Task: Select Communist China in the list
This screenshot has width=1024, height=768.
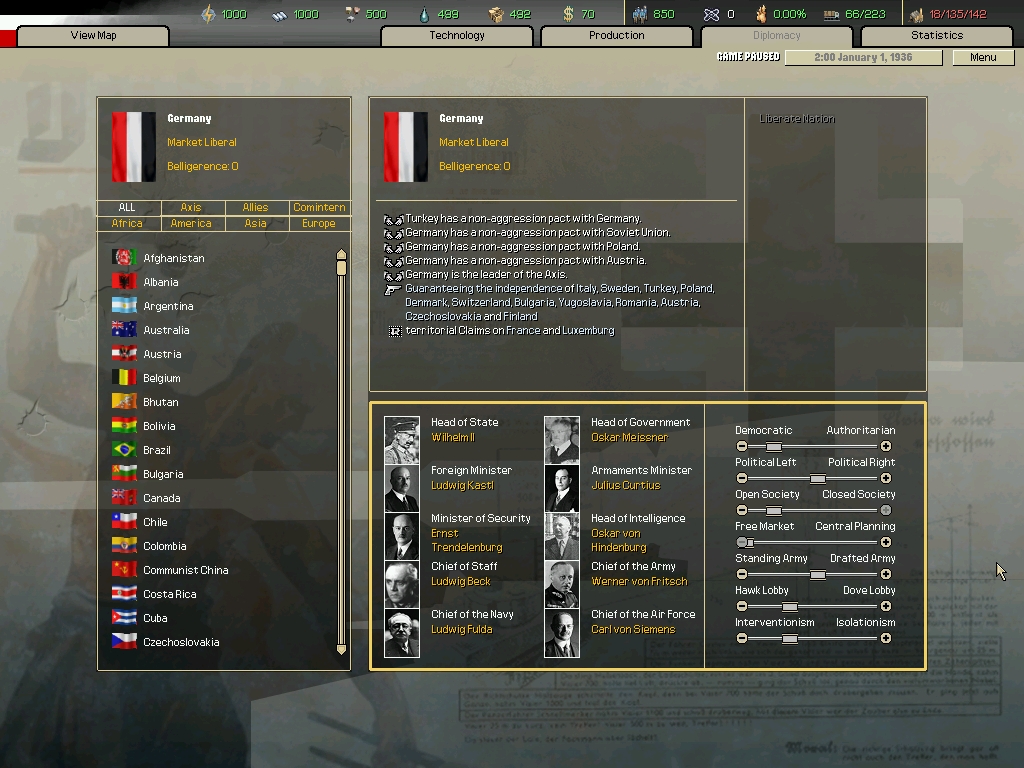Action: click(185, 570)
